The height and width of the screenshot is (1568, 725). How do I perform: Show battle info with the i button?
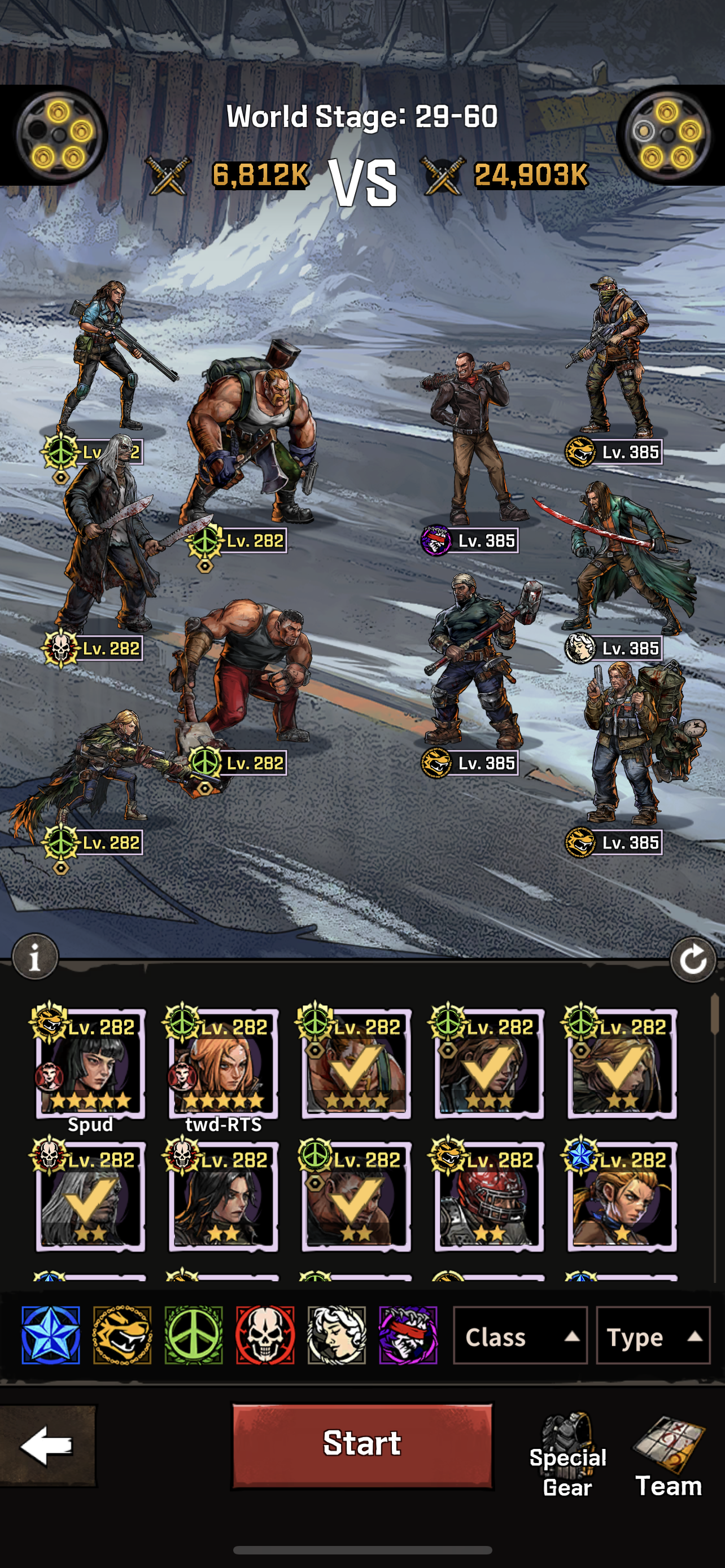(x=36, y=957)
